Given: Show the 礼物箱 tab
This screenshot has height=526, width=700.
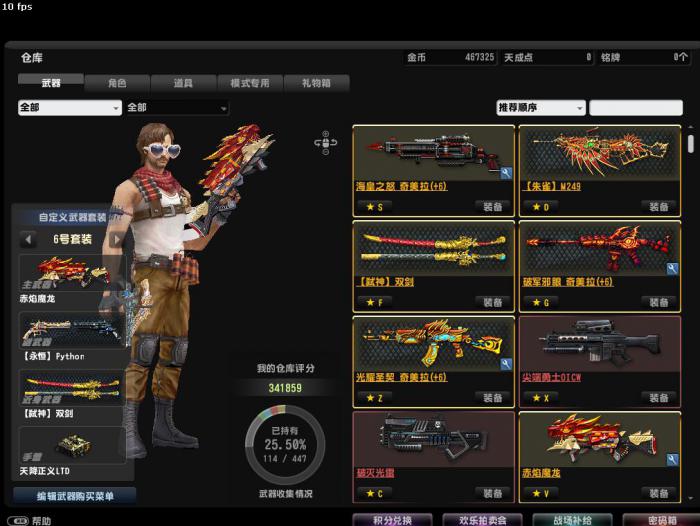Looking at the screenshot, I should pyautogui.click(x=318, y=84).
